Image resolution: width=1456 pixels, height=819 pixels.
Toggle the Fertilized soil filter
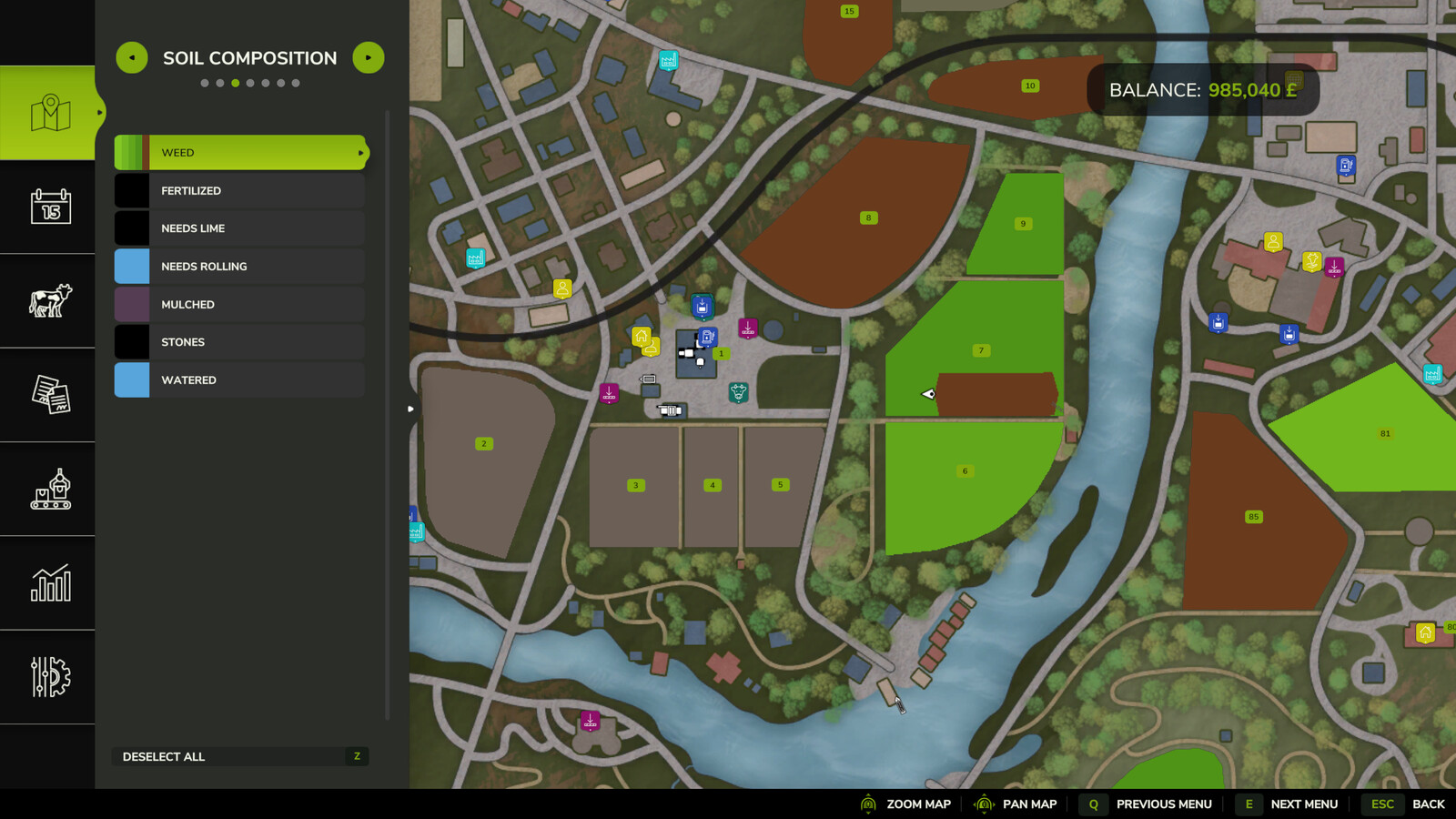click(240, 191)
